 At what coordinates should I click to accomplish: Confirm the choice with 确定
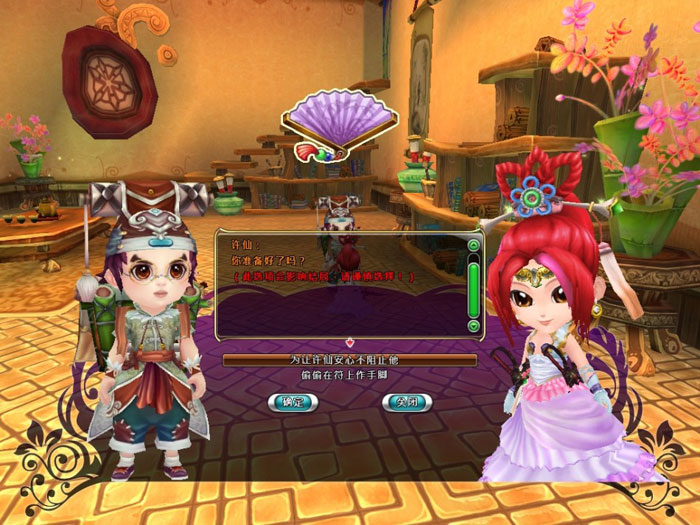point(293,402)
